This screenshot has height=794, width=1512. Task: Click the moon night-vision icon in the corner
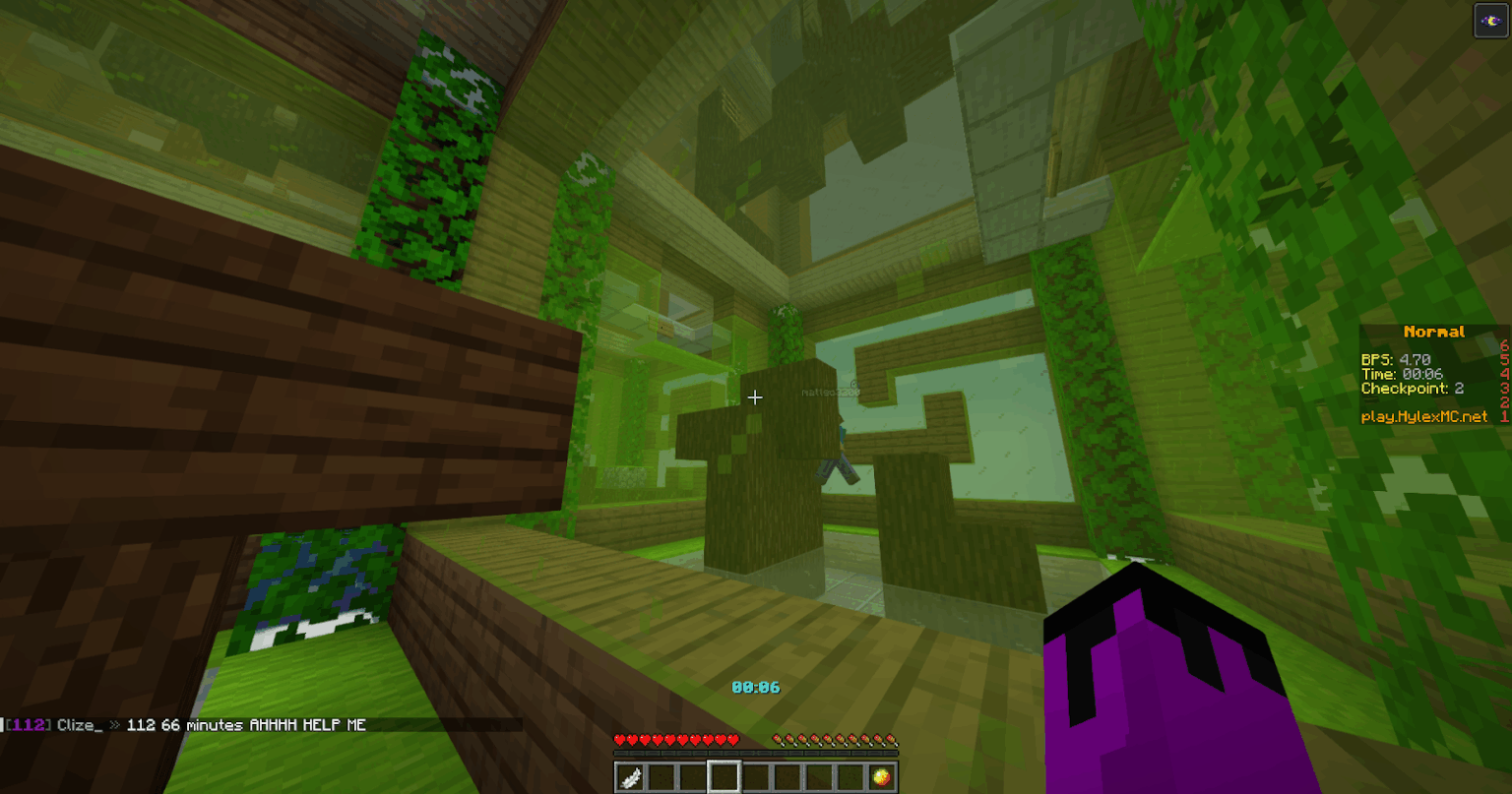[1488, 20]
